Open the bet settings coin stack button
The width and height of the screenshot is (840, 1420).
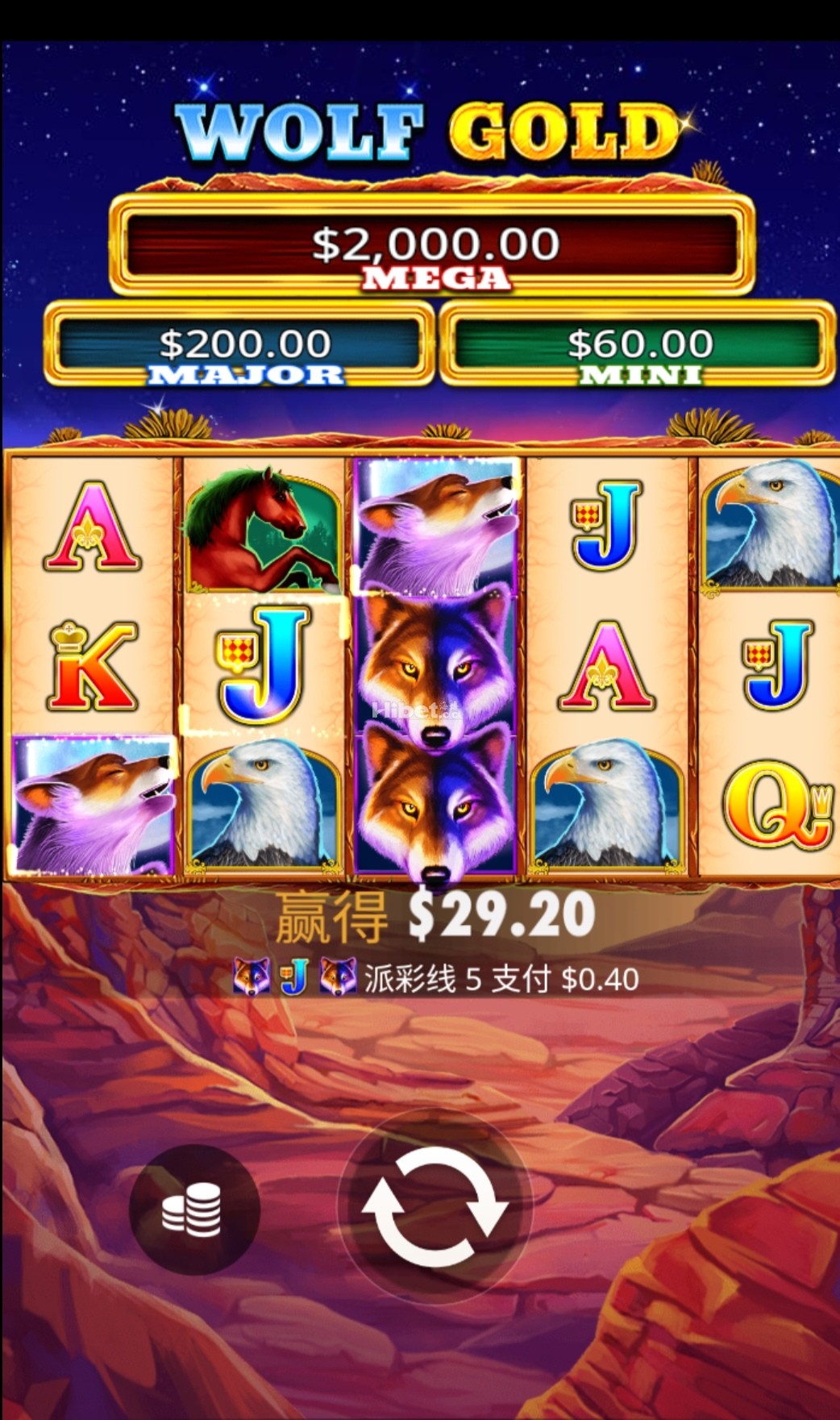pos(193,1209)
